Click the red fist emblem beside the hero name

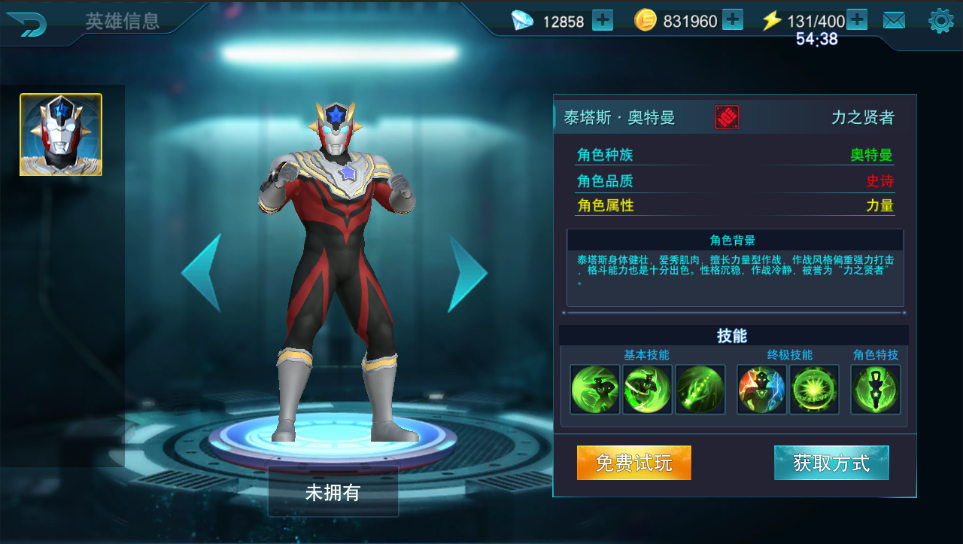727,117
